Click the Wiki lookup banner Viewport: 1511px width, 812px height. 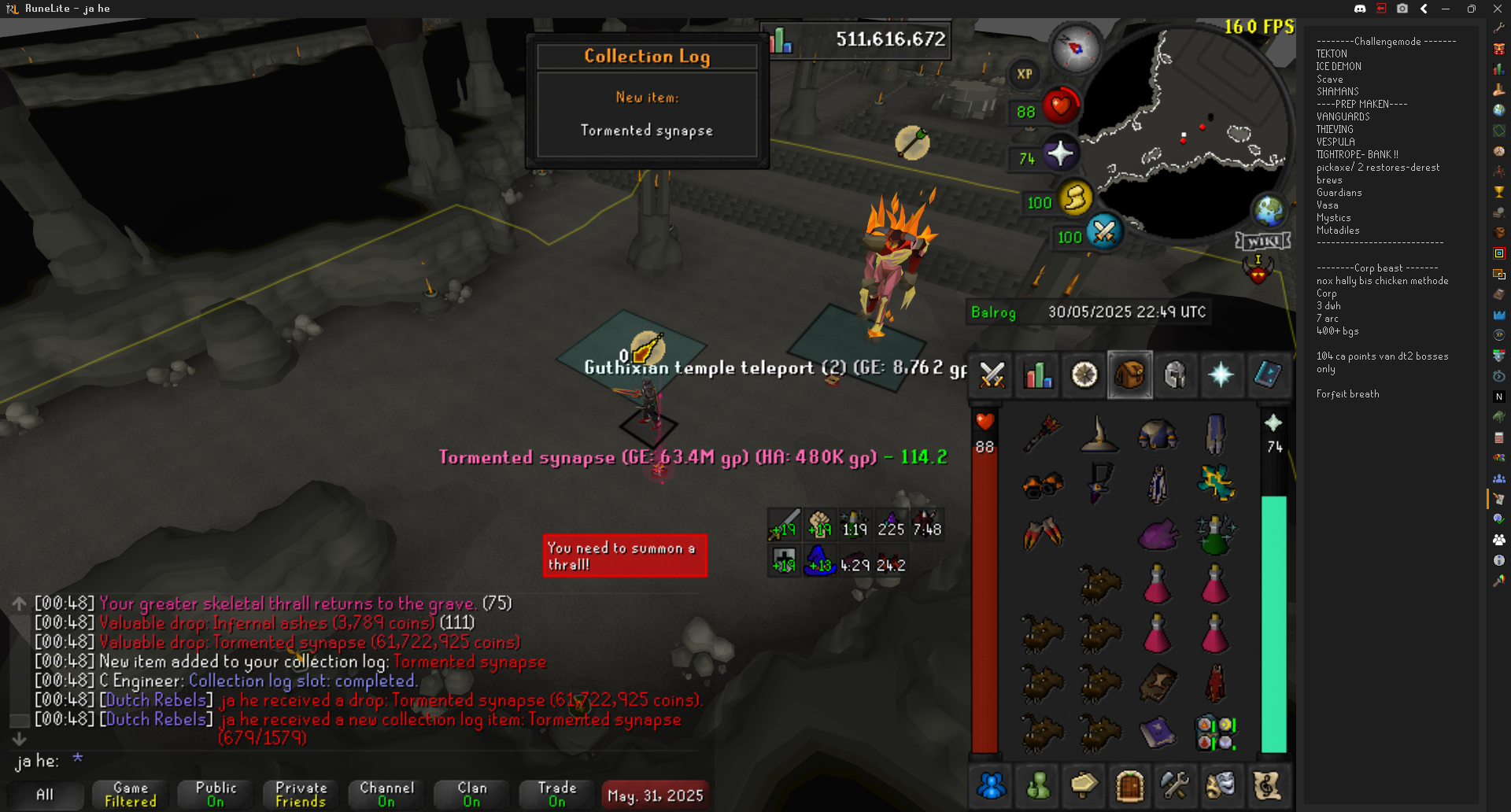point(1263,241)
